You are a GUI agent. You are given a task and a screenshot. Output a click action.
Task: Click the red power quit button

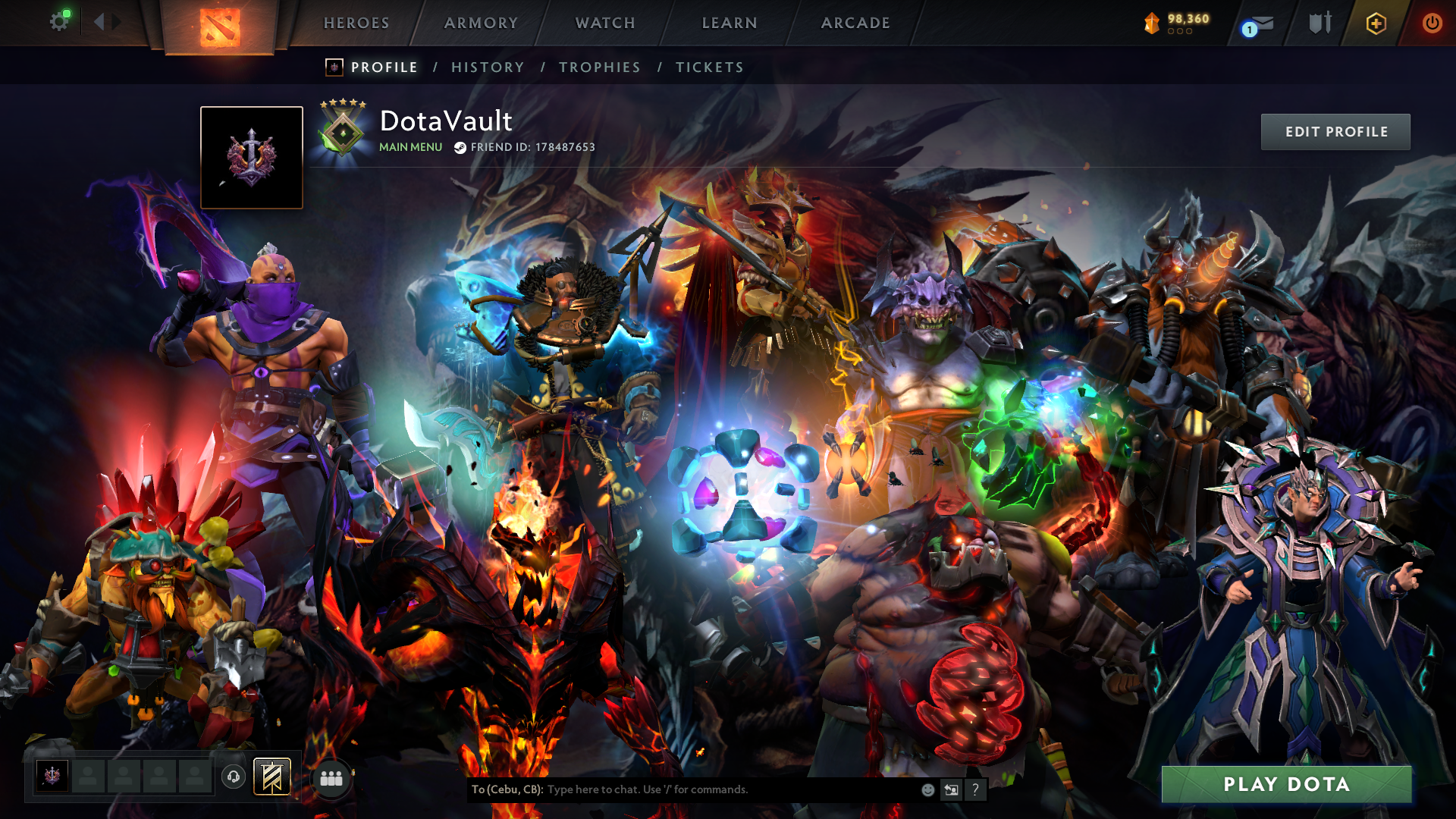(x=1432, y=23)
